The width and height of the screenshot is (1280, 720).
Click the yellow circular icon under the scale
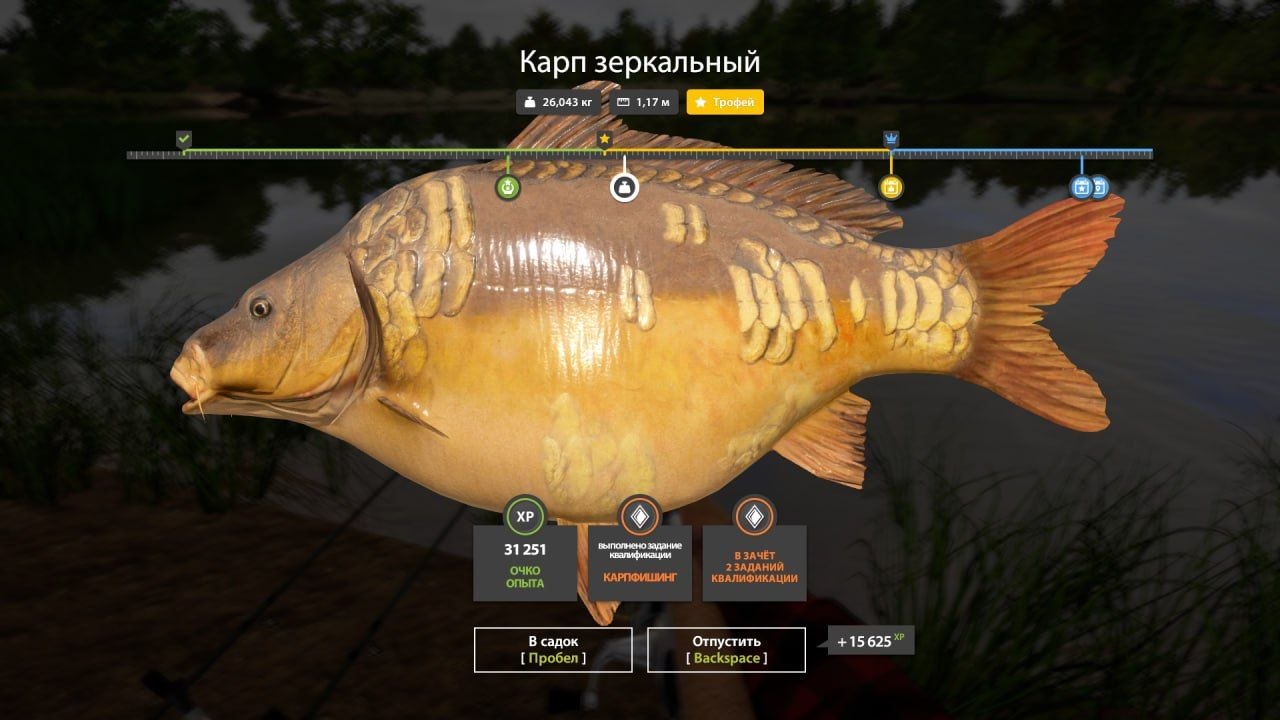coord(891,187)
